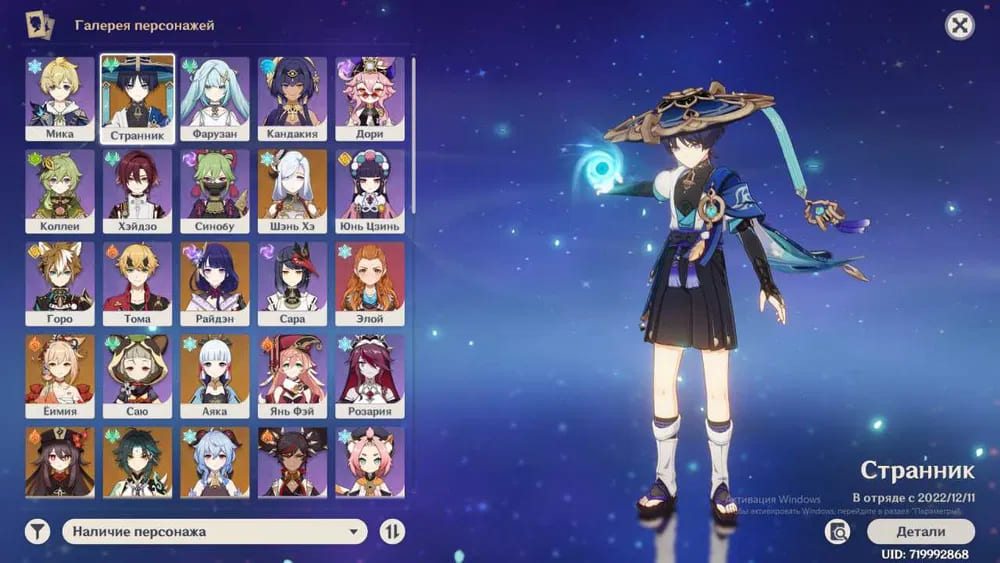Click the filter funnel icon
Viewport: 1000px width, 563px height.
pyautogui.click(x=37, y=532)
